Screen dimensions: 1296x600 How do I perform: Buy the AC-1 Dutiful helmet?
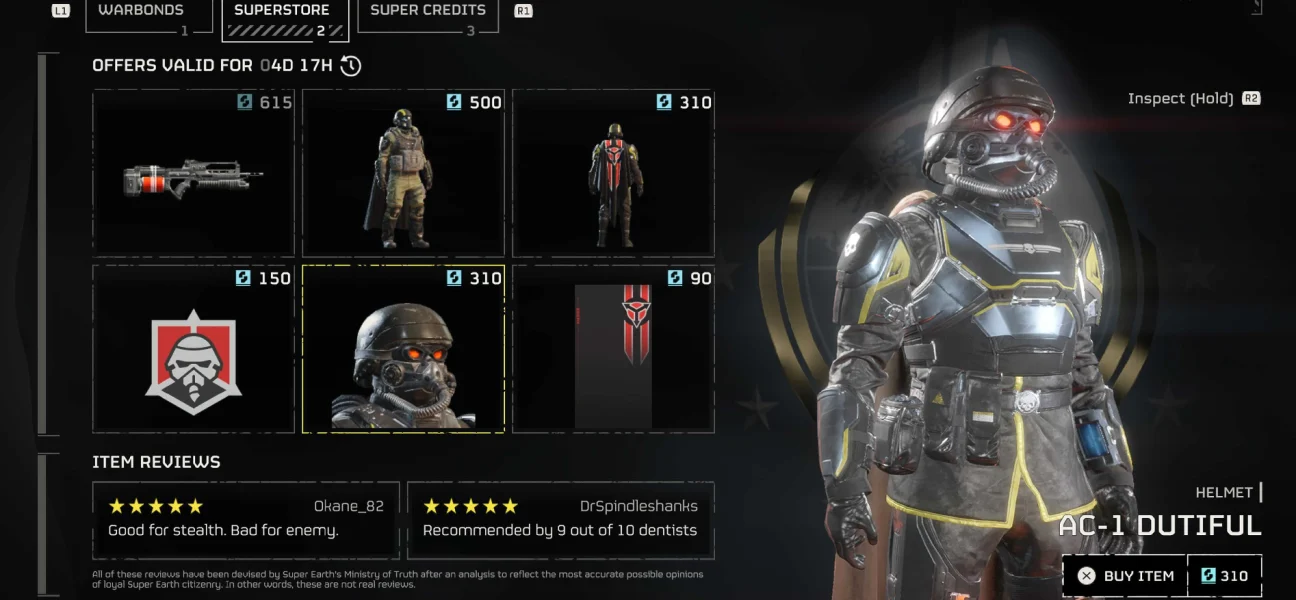click(1124, 576)
